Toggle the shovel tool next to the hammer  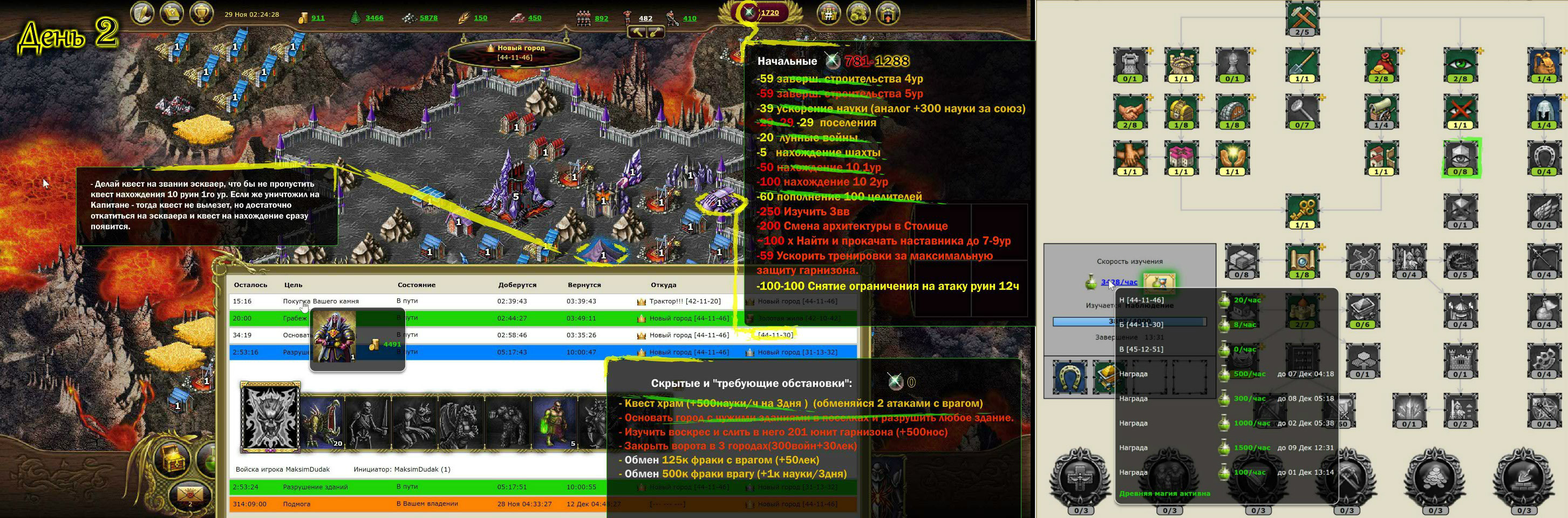[656, 33]
